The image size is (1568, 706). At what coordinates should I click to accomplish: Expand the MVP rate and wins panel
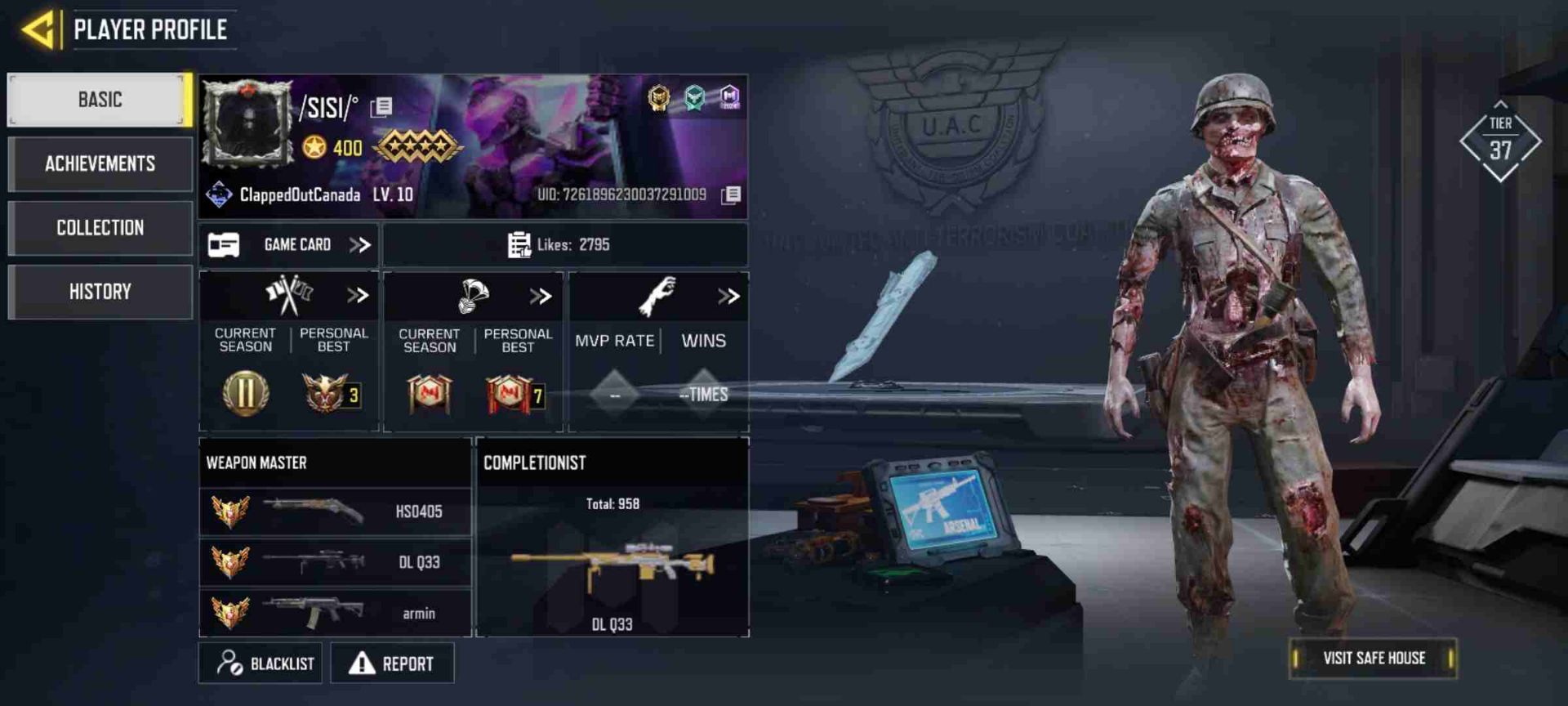(728, 296)
